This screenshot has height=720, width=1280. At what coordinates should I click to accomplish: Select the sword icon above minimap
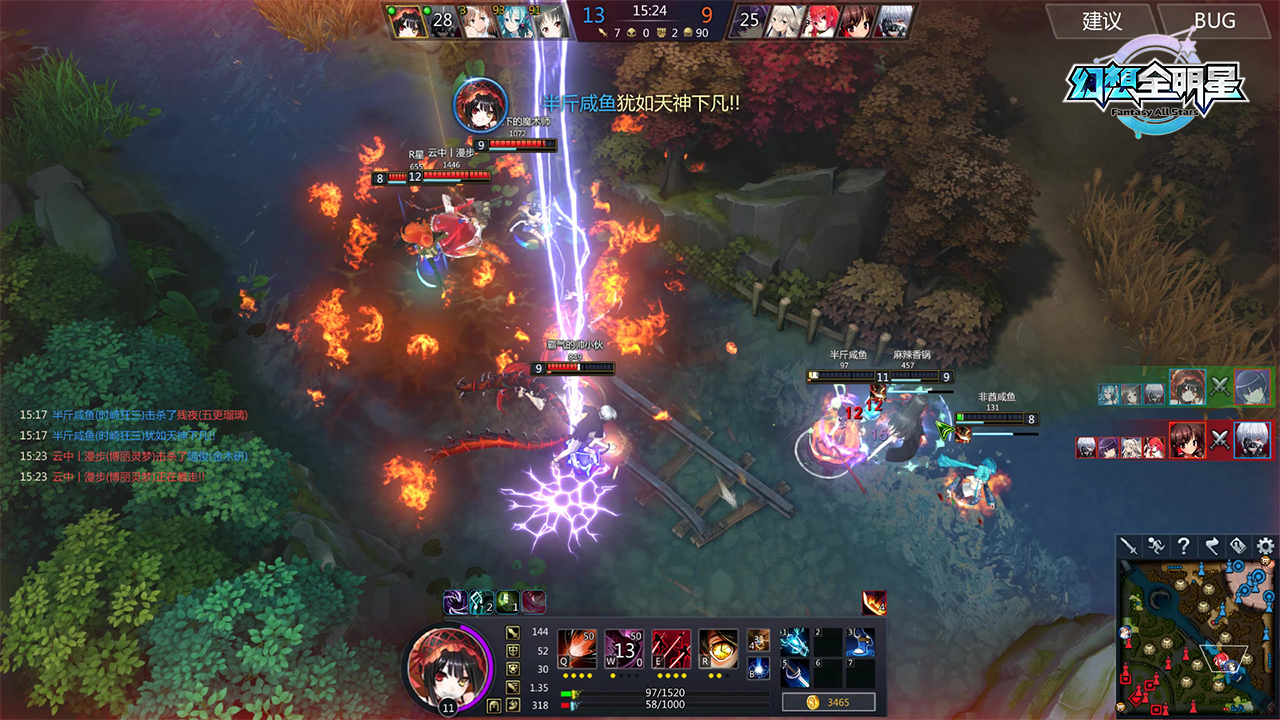pyautogui.click(x=1129, y=546)
